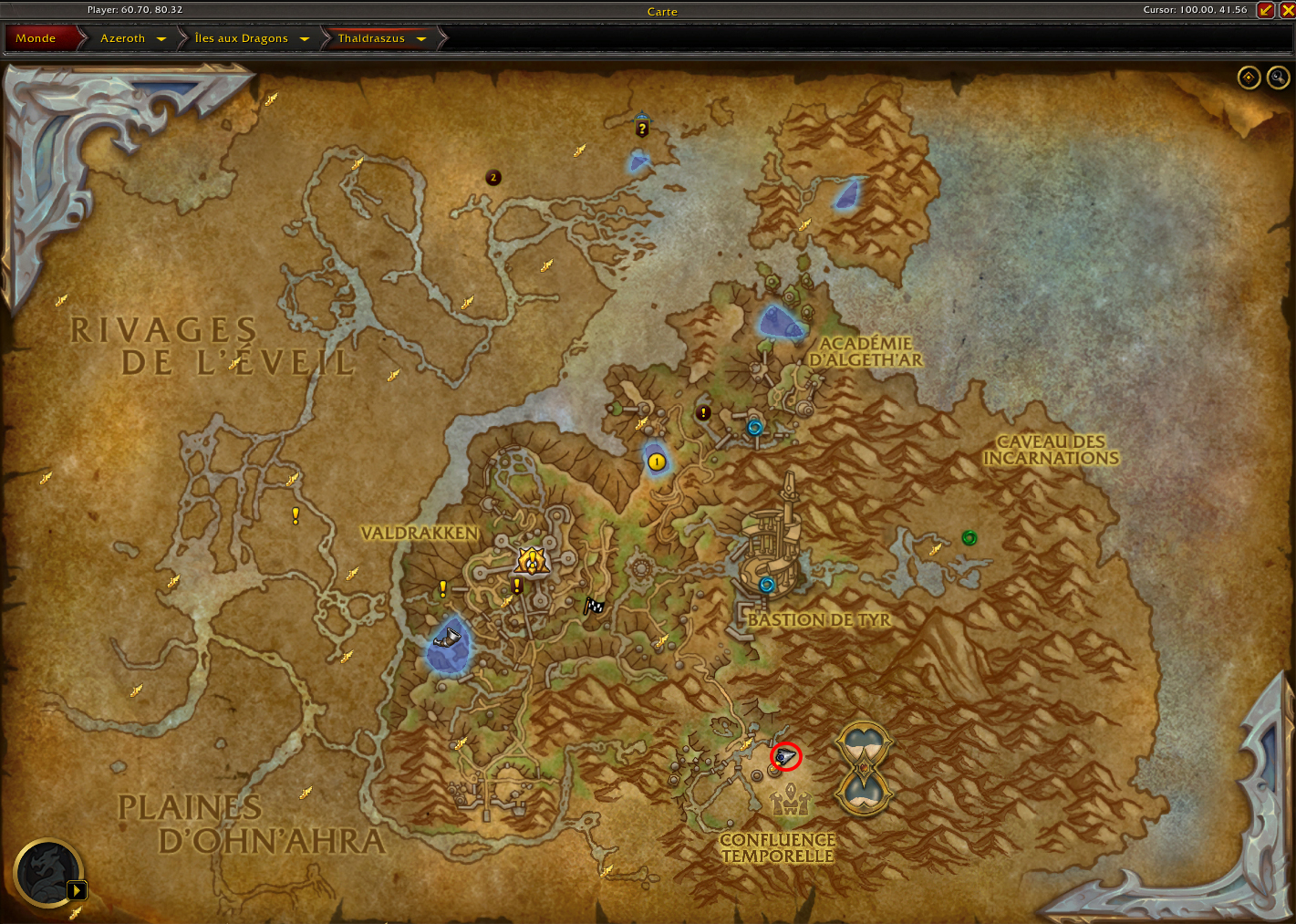Image resolution: width=1296 pixels, height=924 pixels.
Task: Select the checkered race flag marker
Action: coord(594,606)
